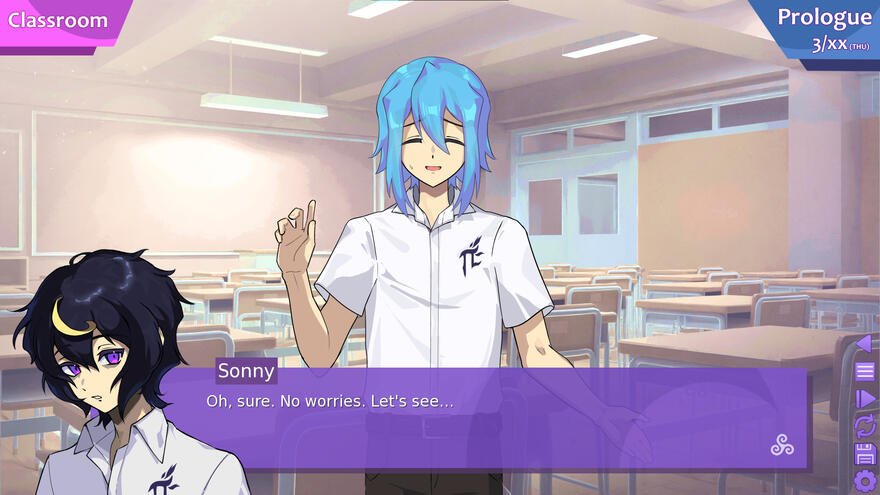Click the back arrow to rewind dialogue
880x495 pixels.
pos(864,345)
